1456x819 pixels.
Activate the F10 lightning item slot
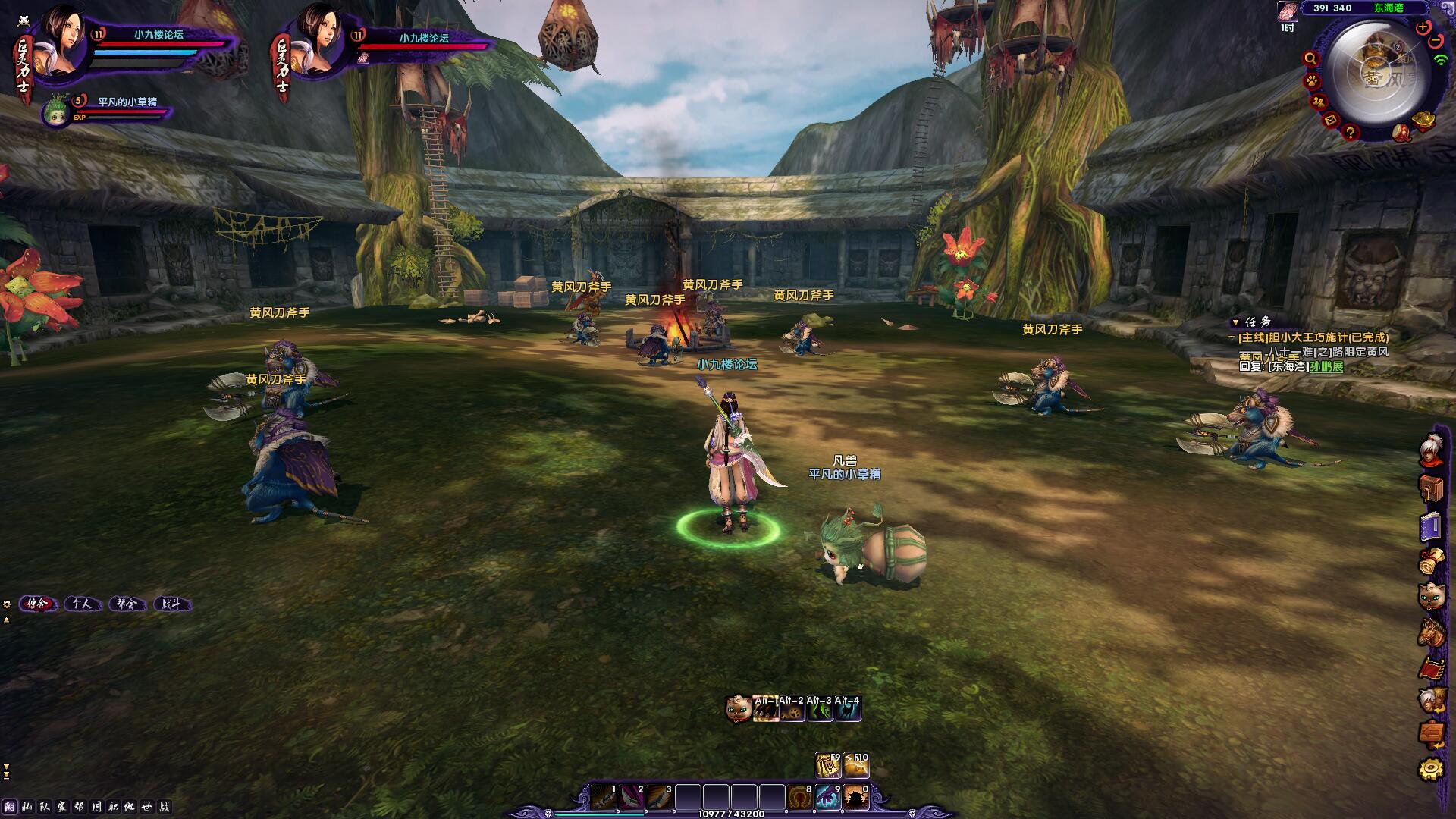click(857, 767)
